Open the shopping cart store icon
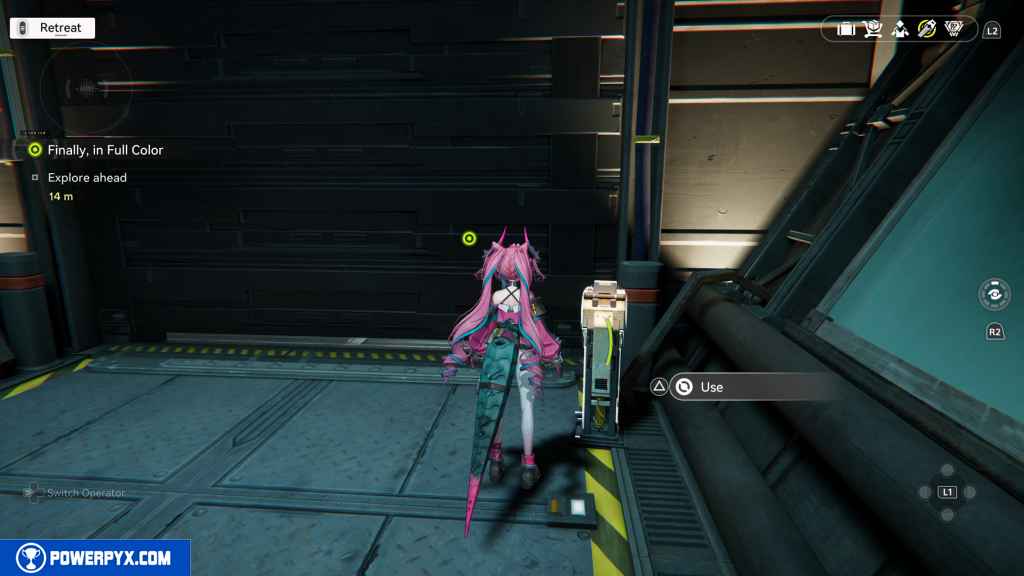This screenshot has height=576, width=1024. (873, 29)
